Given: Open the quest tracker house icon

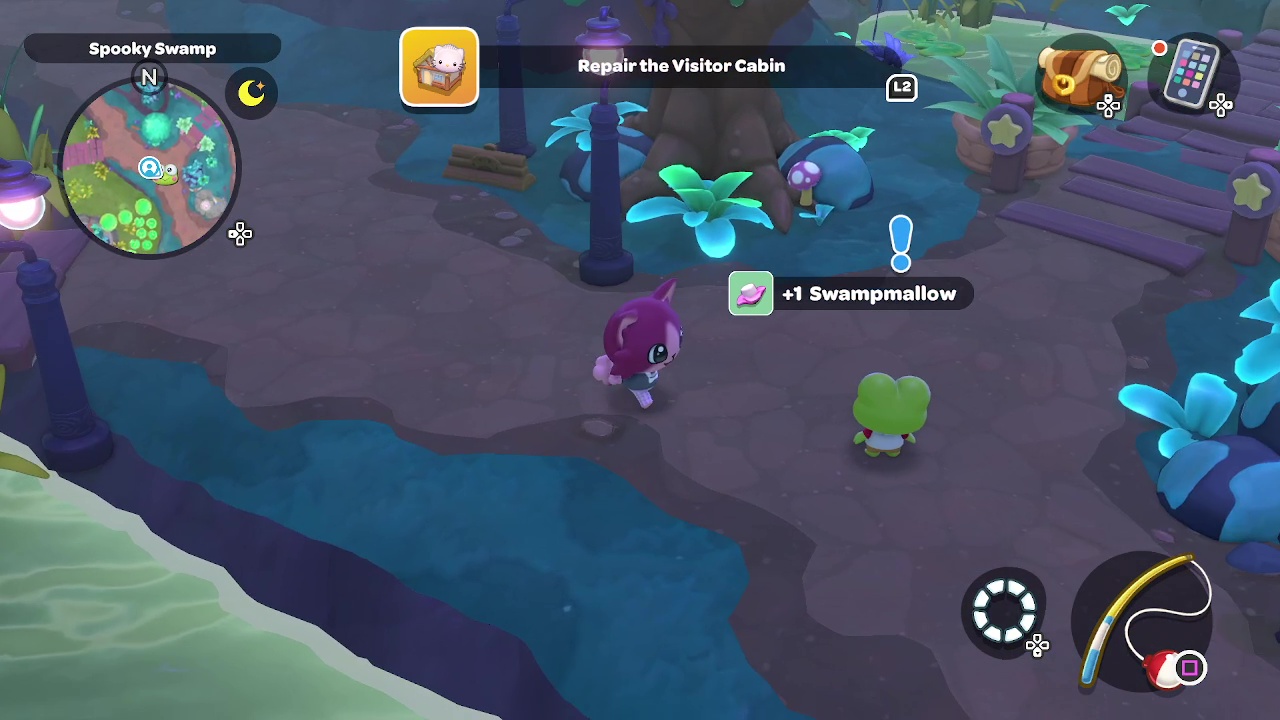Looking at the screenshot, I should click(x=439, y=66).
